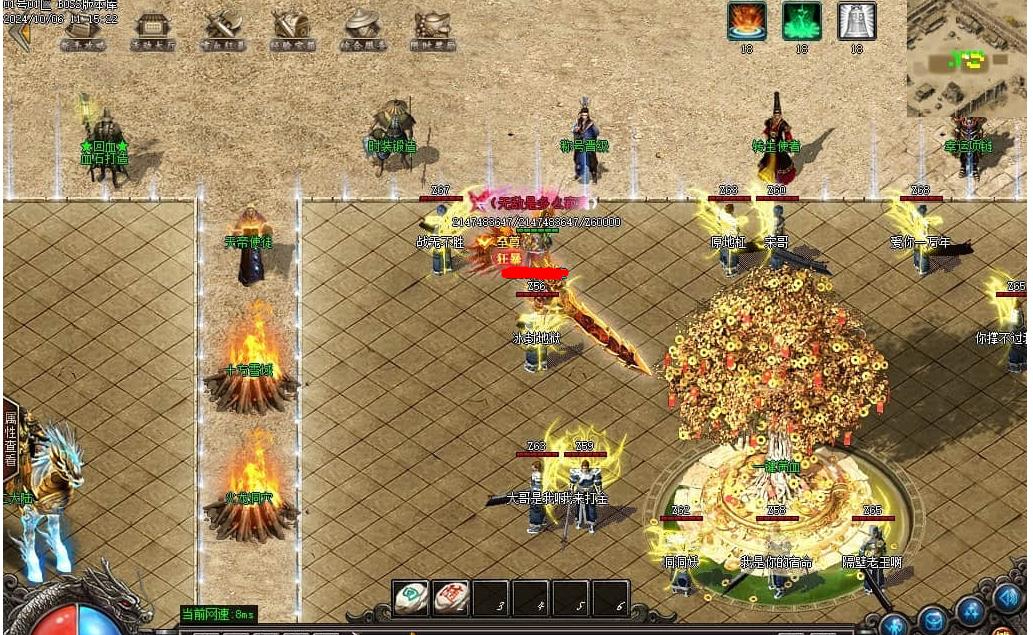Collapse the top menu with the arrow
The width and height of the screenshot is (1033, 635).
[x=17, y=33]
